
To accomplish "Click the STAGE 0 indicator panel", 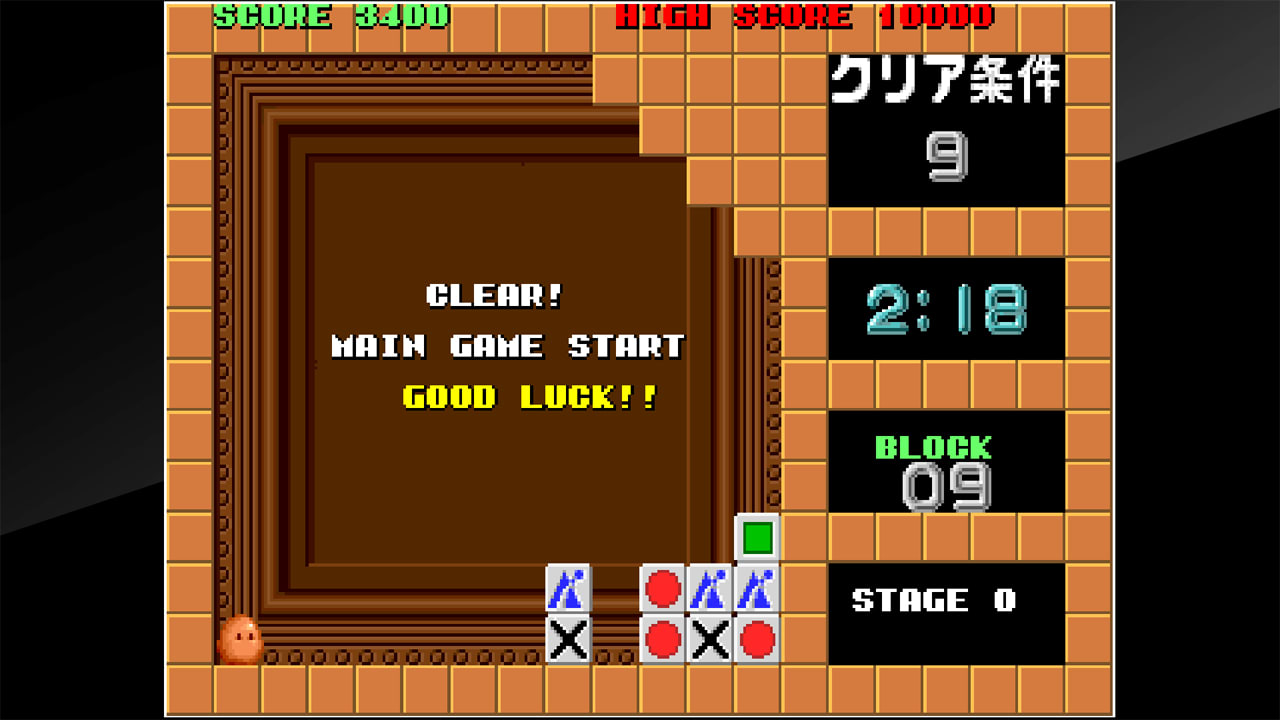I will point(938,600).
